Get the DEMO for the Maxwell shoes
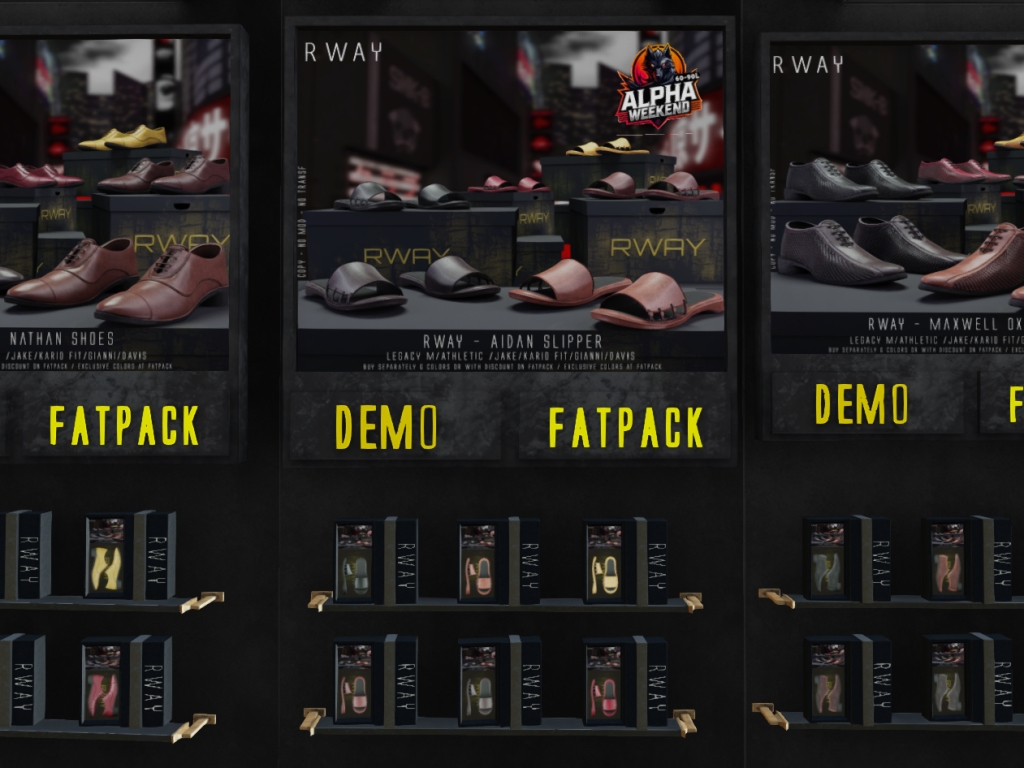Image resolution: width=1024 pixels, height=768 pixels. 862,403
